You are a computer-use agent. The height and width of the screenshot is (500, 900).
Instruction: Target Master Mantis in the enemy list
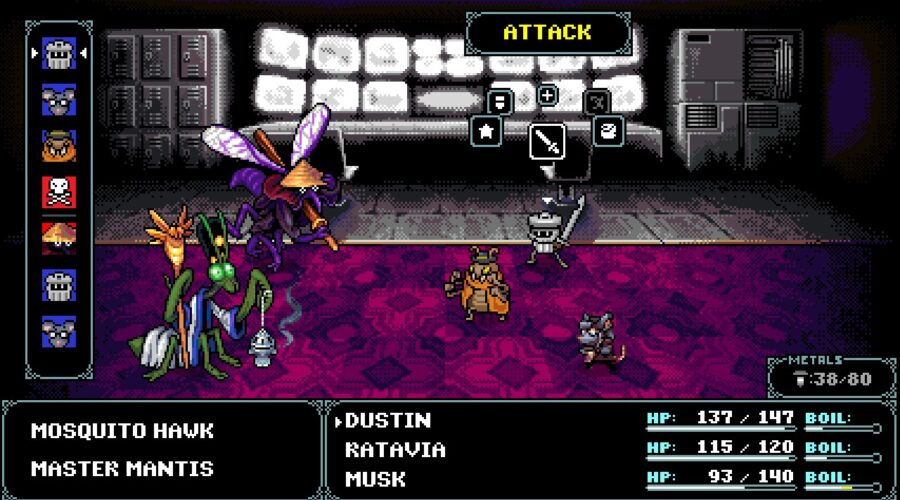122,468
